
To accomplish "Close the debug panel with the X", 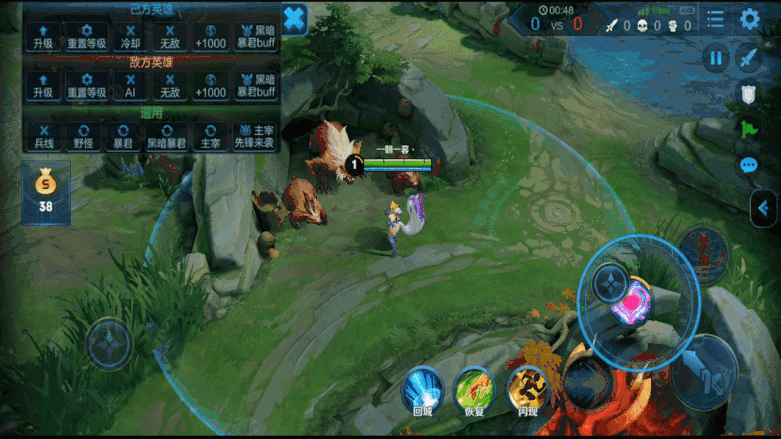I will 294,19.
